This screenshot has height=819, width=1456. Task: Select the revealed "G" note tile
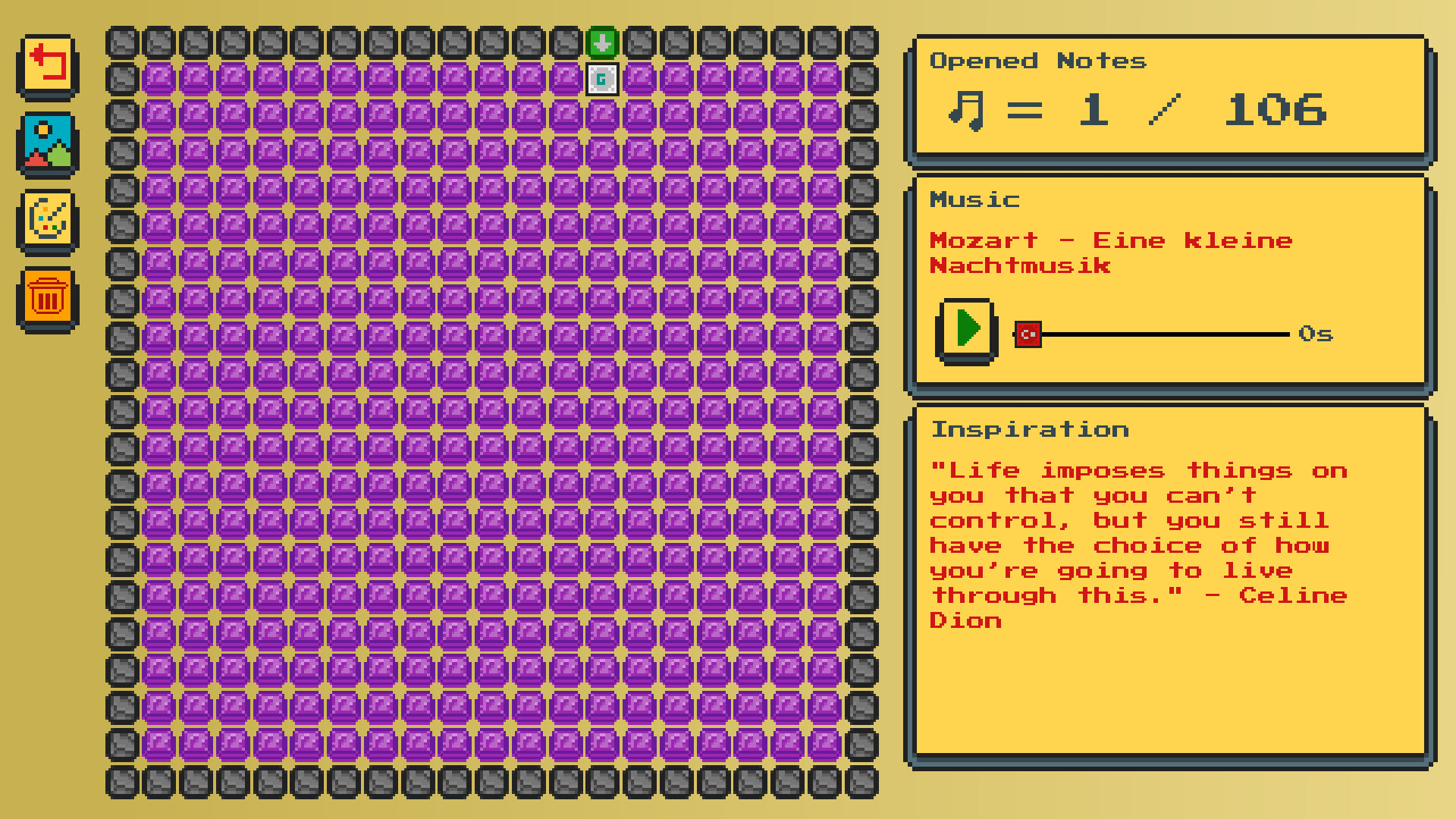[x=601, y=79]
